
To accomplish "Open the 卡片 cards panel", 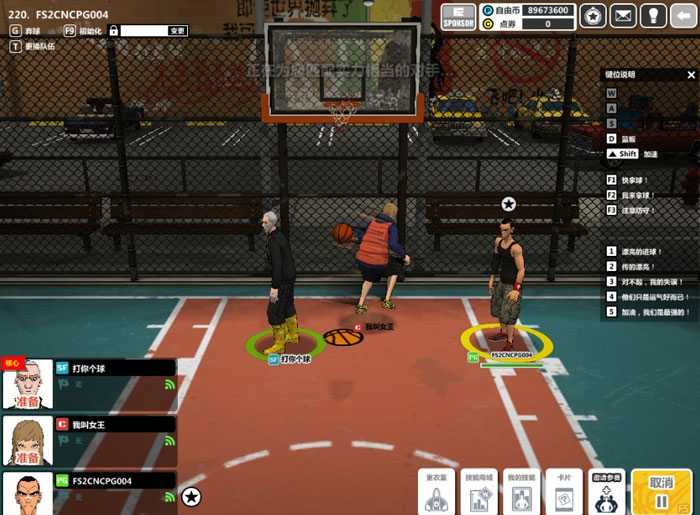I will coord(564,491).
